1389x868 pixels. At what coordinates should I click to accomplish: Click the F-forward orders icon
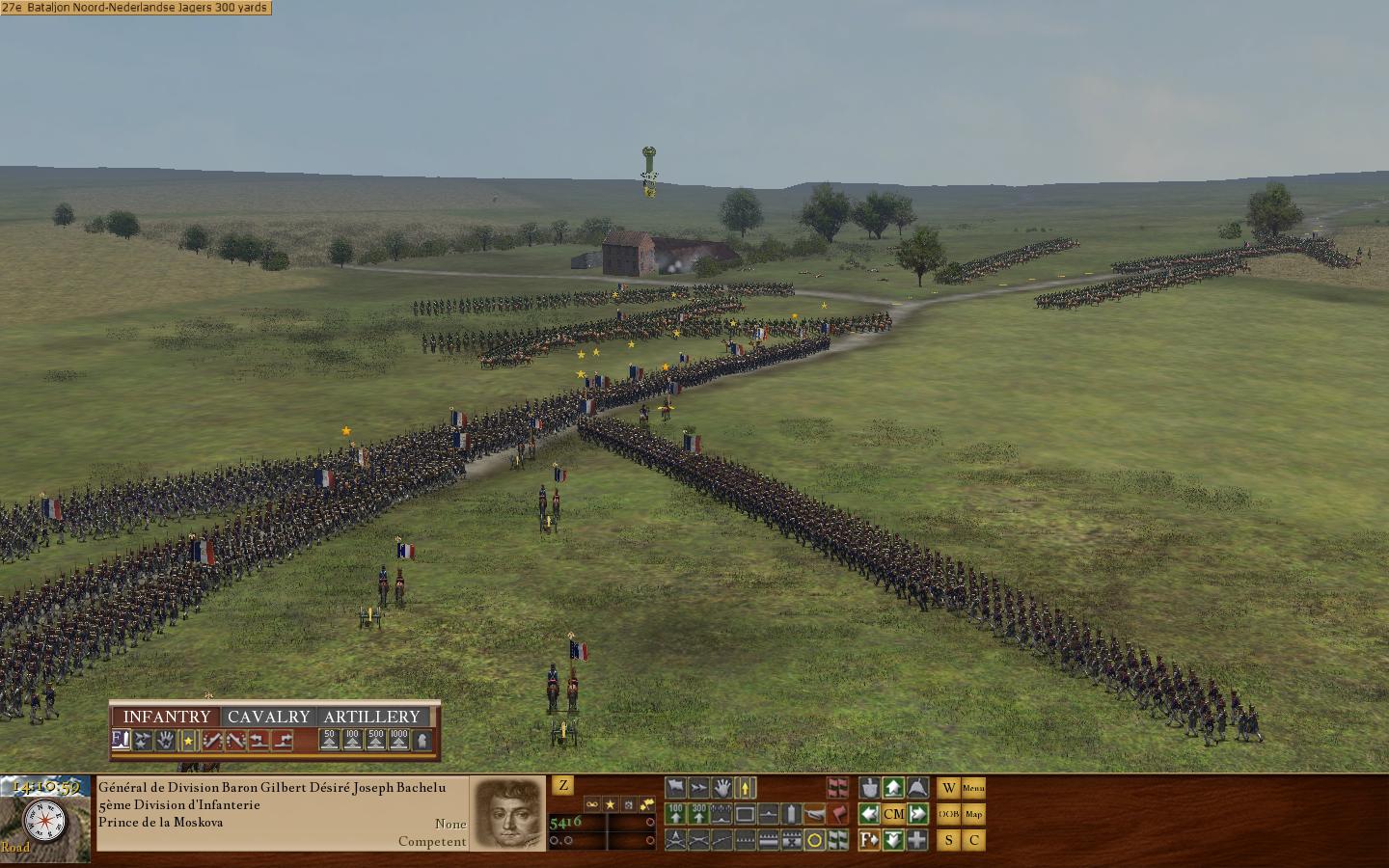click(870, 839)
